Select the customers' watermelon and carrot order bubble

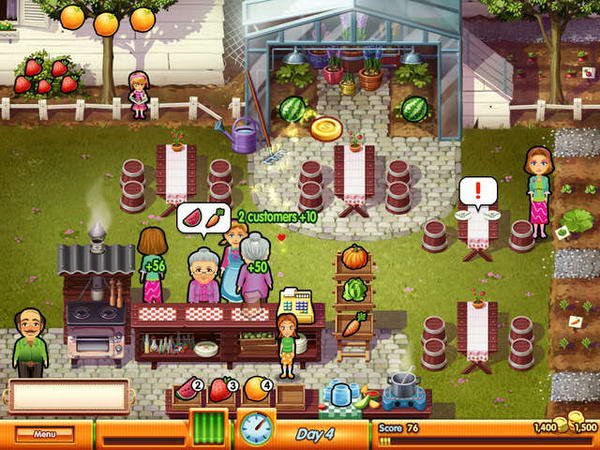[x=203, y=216]
